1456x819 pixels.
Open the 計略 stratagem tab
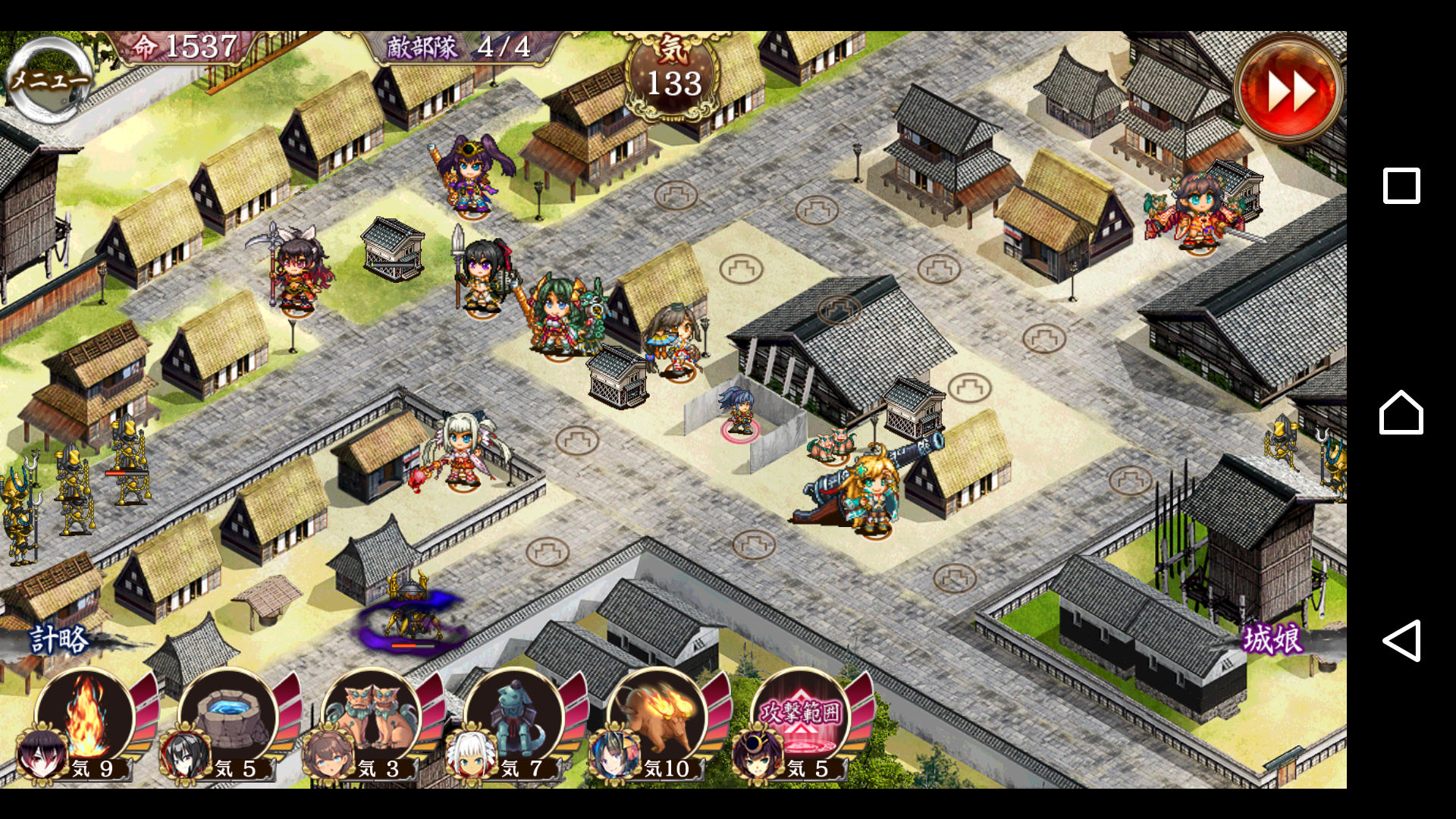click(59, 639)
